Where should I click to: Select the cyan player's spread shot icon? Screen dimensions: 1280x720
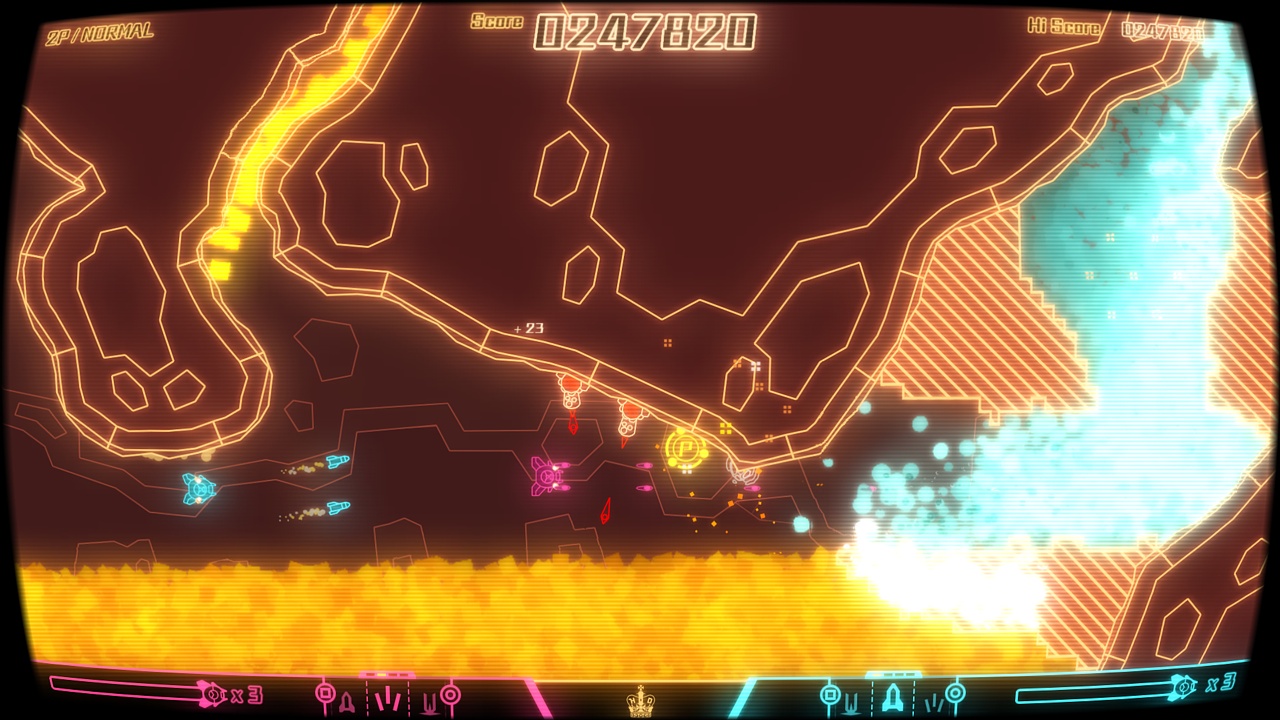pyautogui.click(x=934, y=703)
